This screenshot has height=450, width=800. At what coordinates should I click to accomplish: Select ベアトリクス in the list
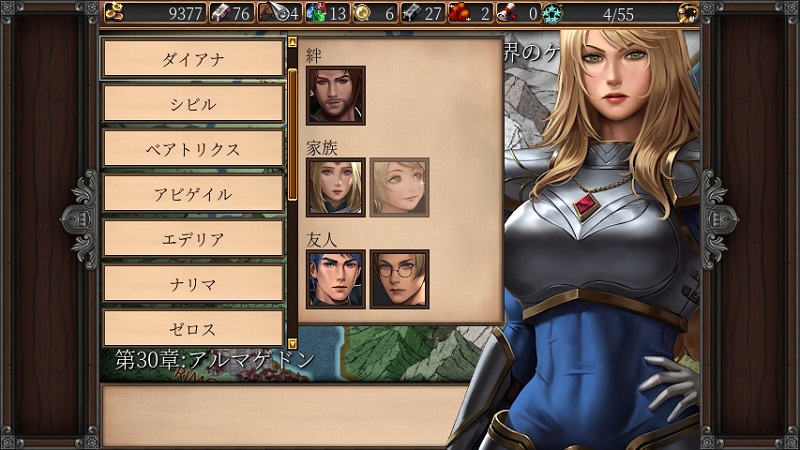click(x=193, y=149)
